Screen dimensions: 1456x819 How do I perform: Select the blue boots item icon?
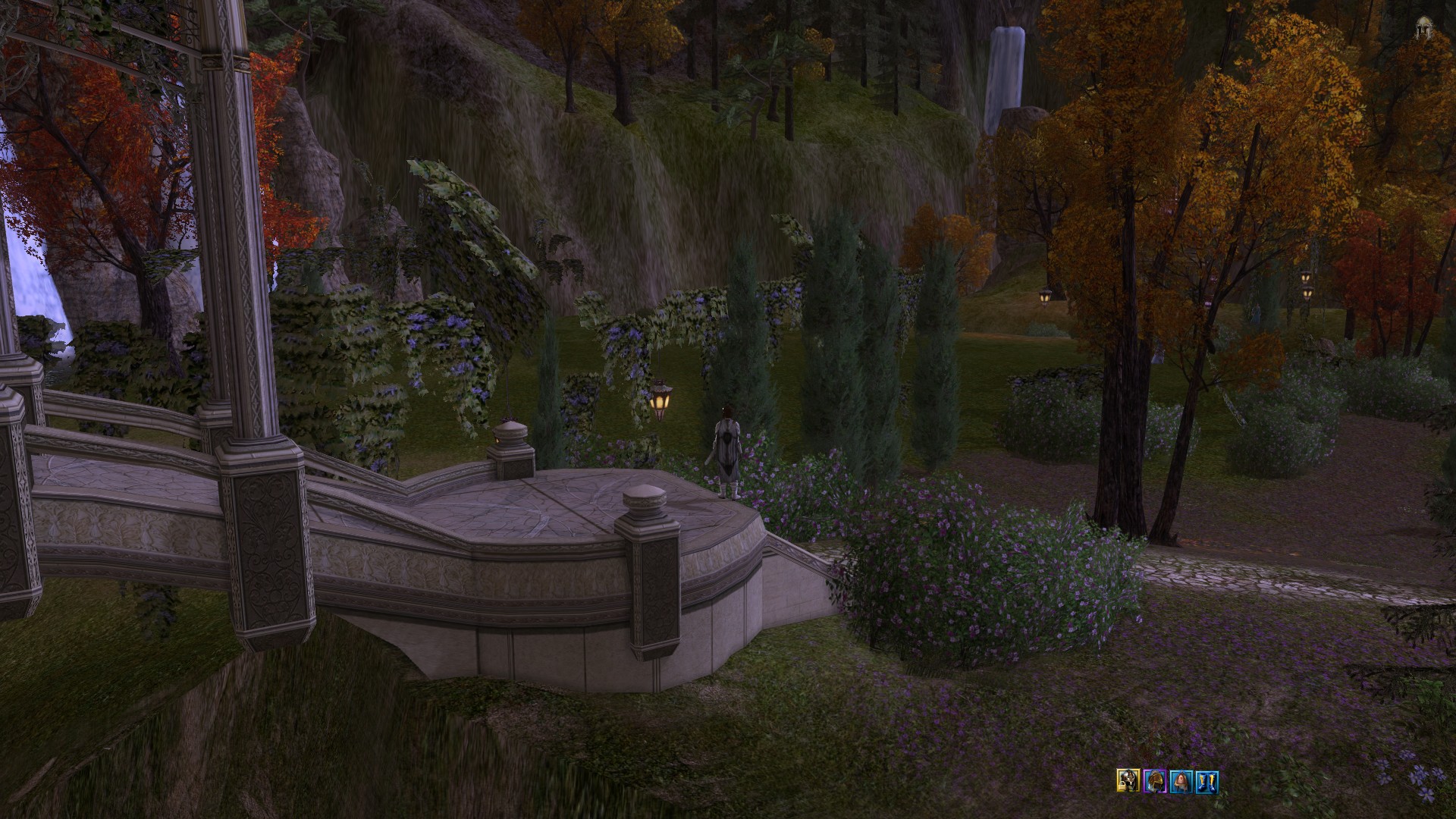tap(1206, 780)
